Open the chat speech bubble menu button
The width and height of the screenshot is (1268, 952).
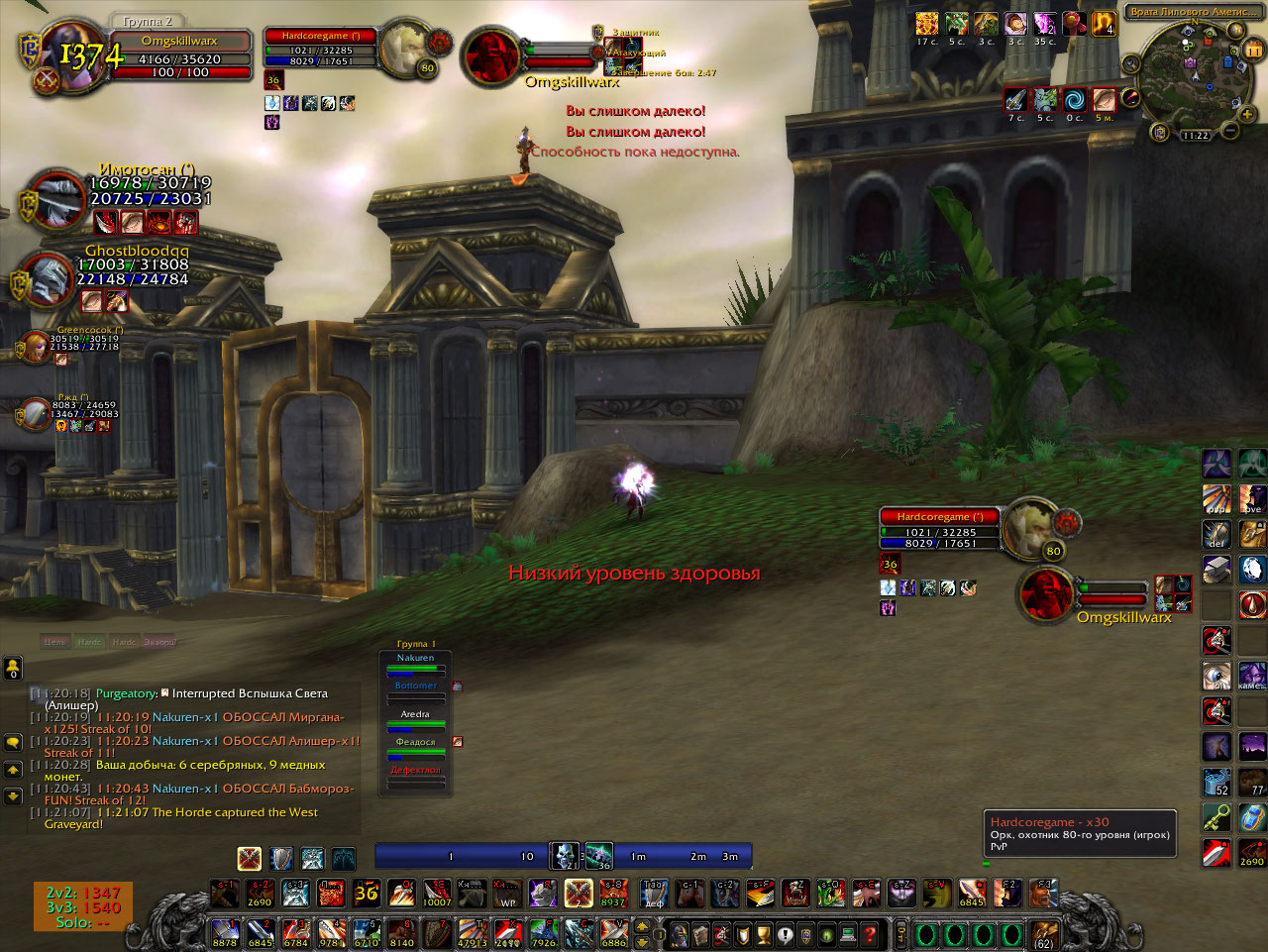(13, 742)
